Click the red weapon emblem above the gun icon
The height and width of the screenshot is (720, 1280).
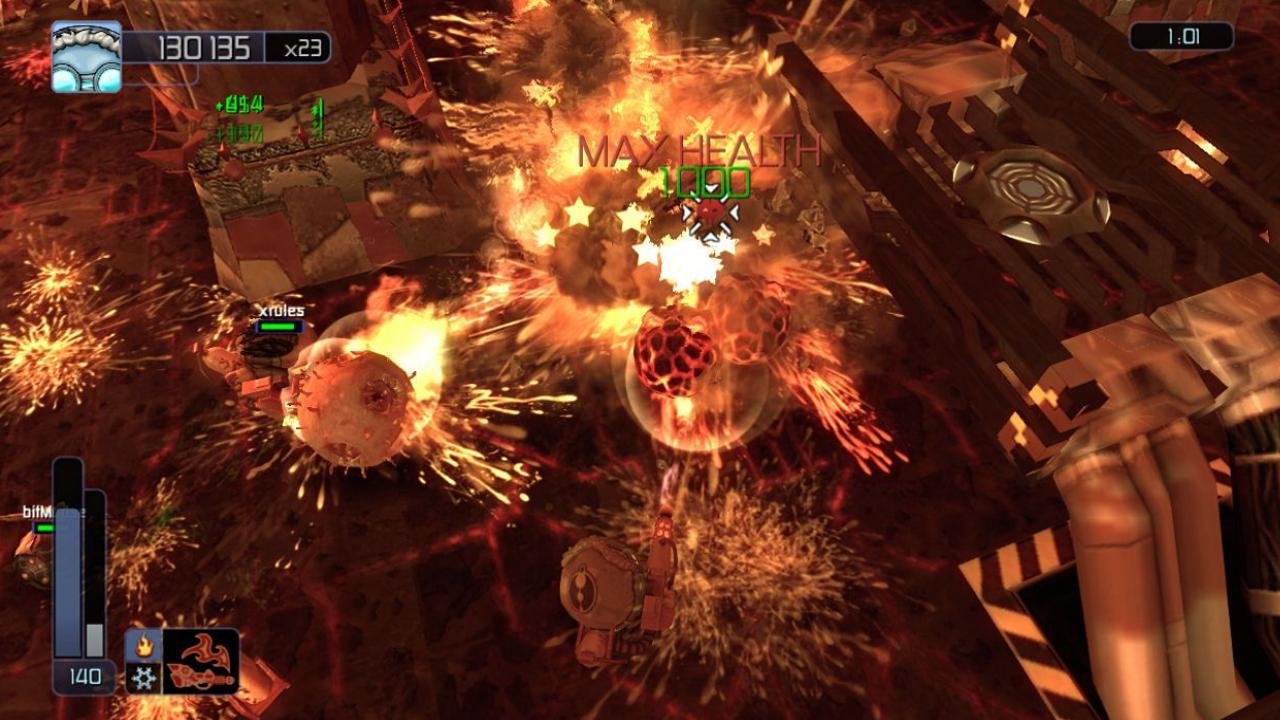(x=203, y=650)
